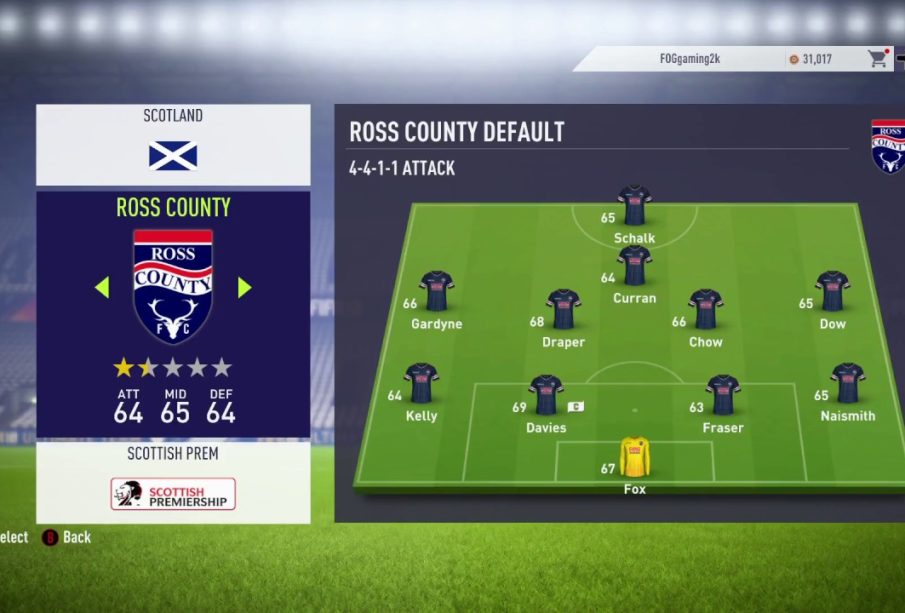Select striker Schalk on the pitch
905x613 pixels.
[634, 206]
